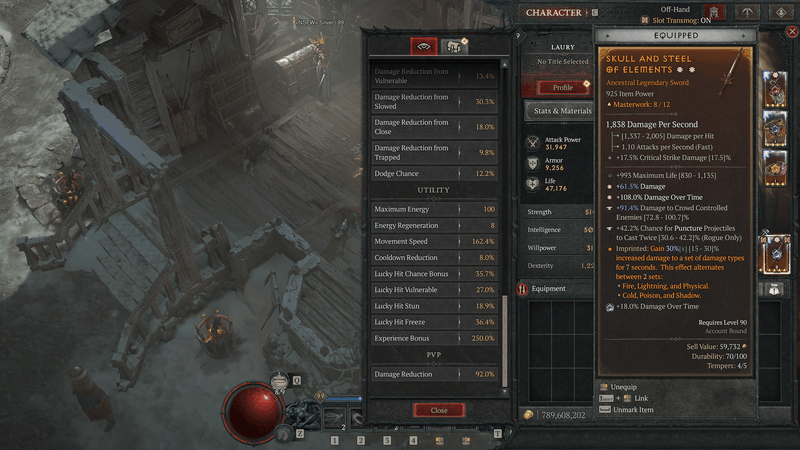Open the character Profile
800x450 pixels.
click(x=563, y=87)
